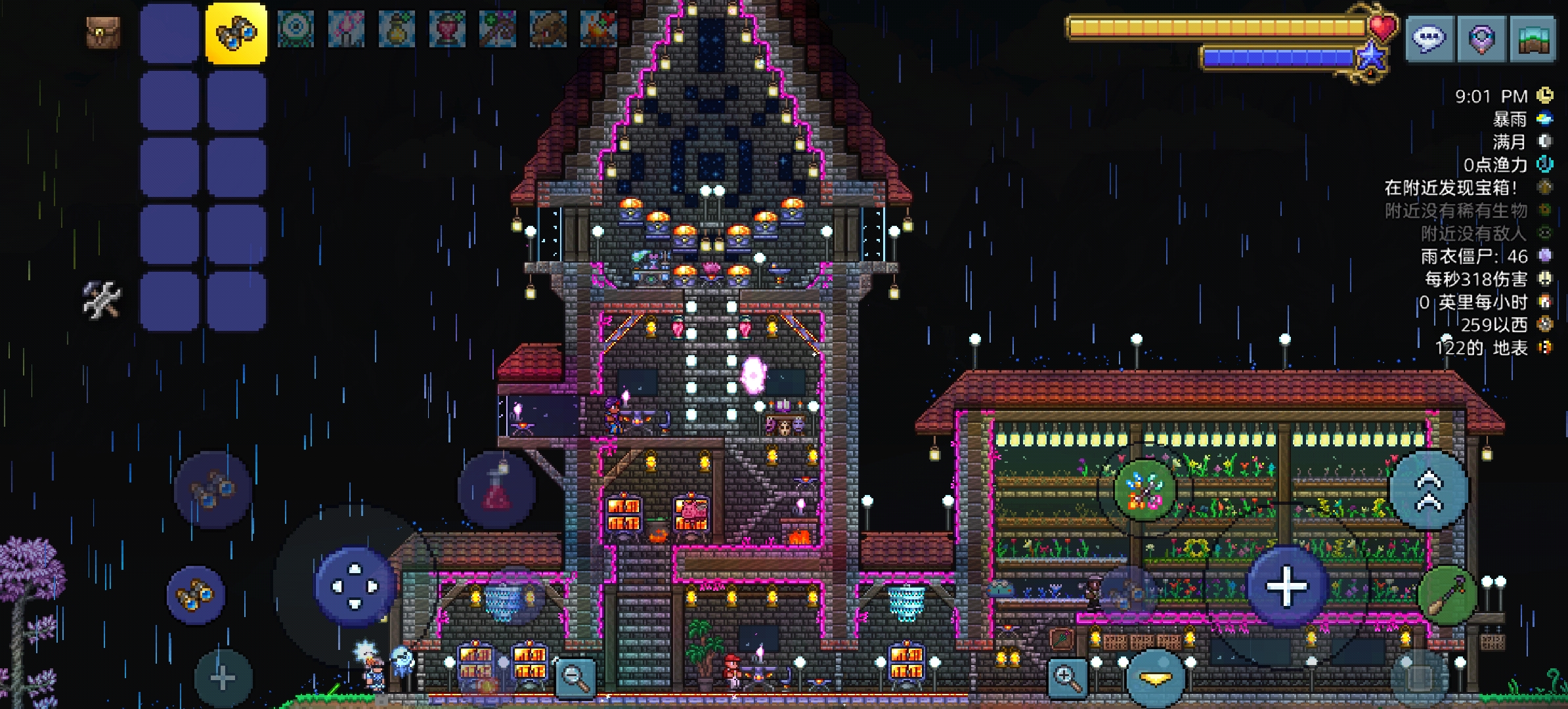
Task: Tap the yellow down-arrow drop button
Action: click(1156, 679)
